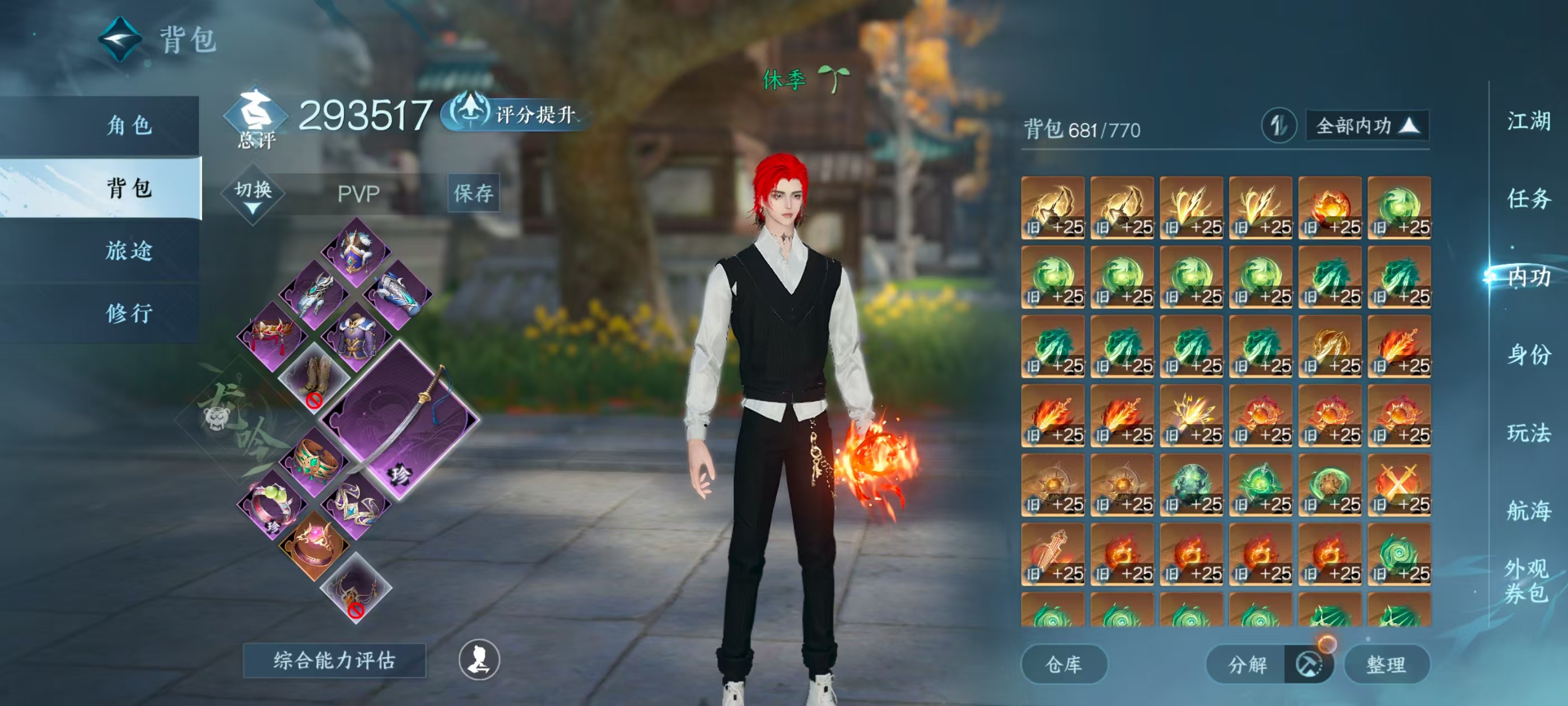Tap the 分解 decompose button

tap(1247, 665)
